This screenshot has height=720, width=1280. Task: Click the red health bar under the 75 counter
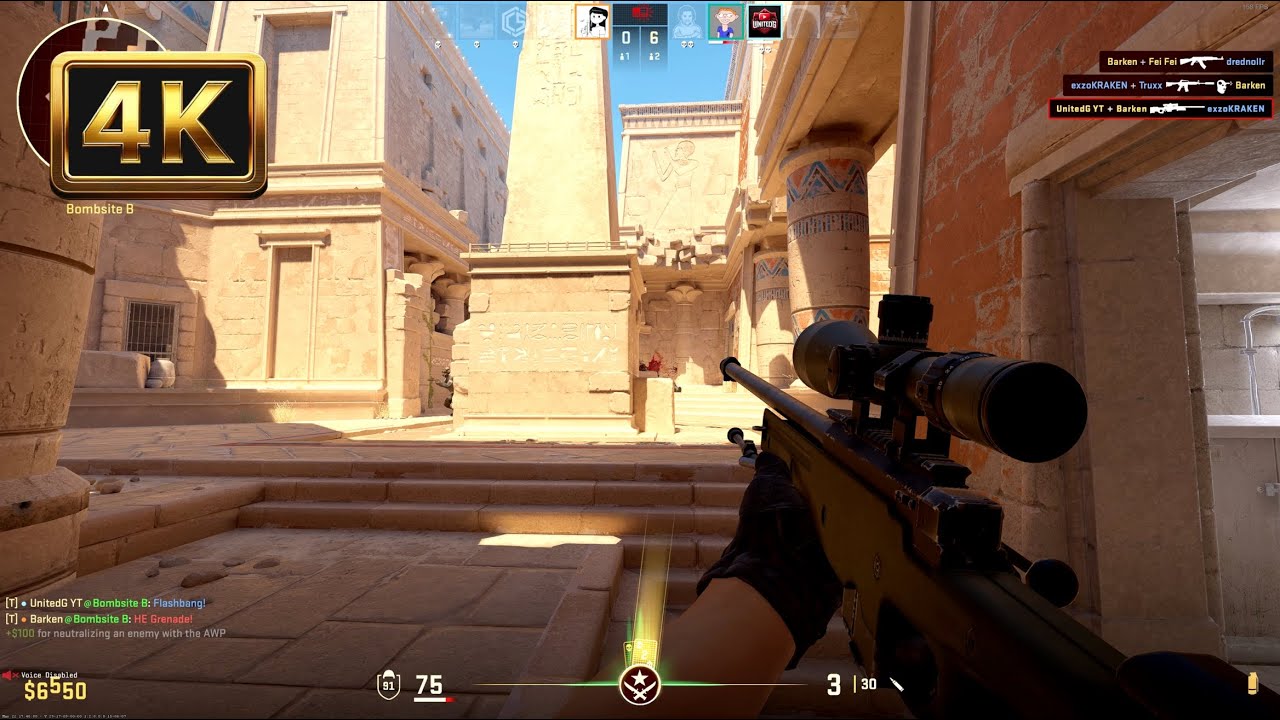pos(435,699)
